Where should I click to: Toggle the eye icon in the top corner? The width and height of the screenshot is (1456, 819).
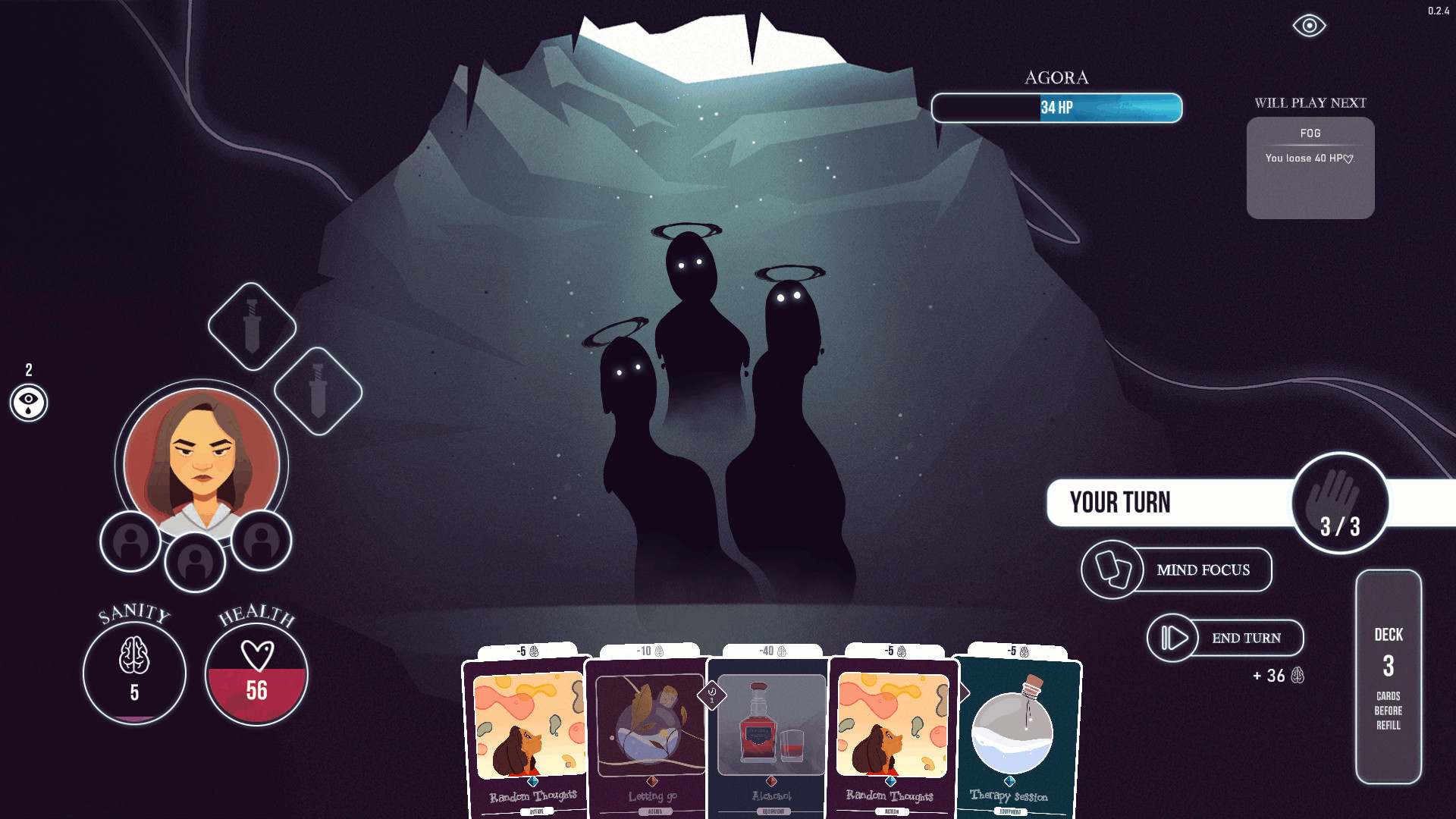point(1309,26)
